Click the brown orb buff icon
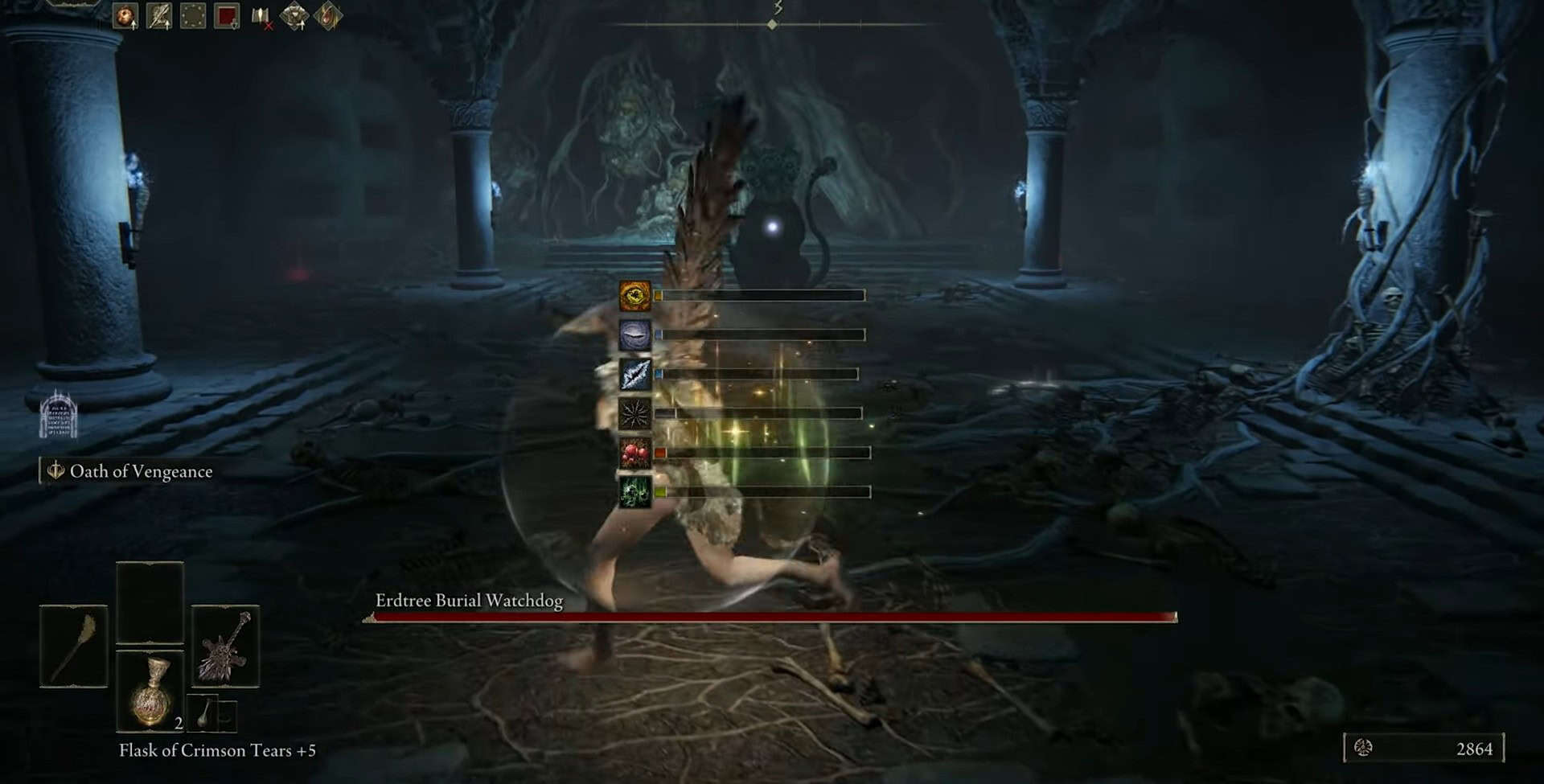Image resolution: width=1544 pixels, height=784 pixels. 125,16
